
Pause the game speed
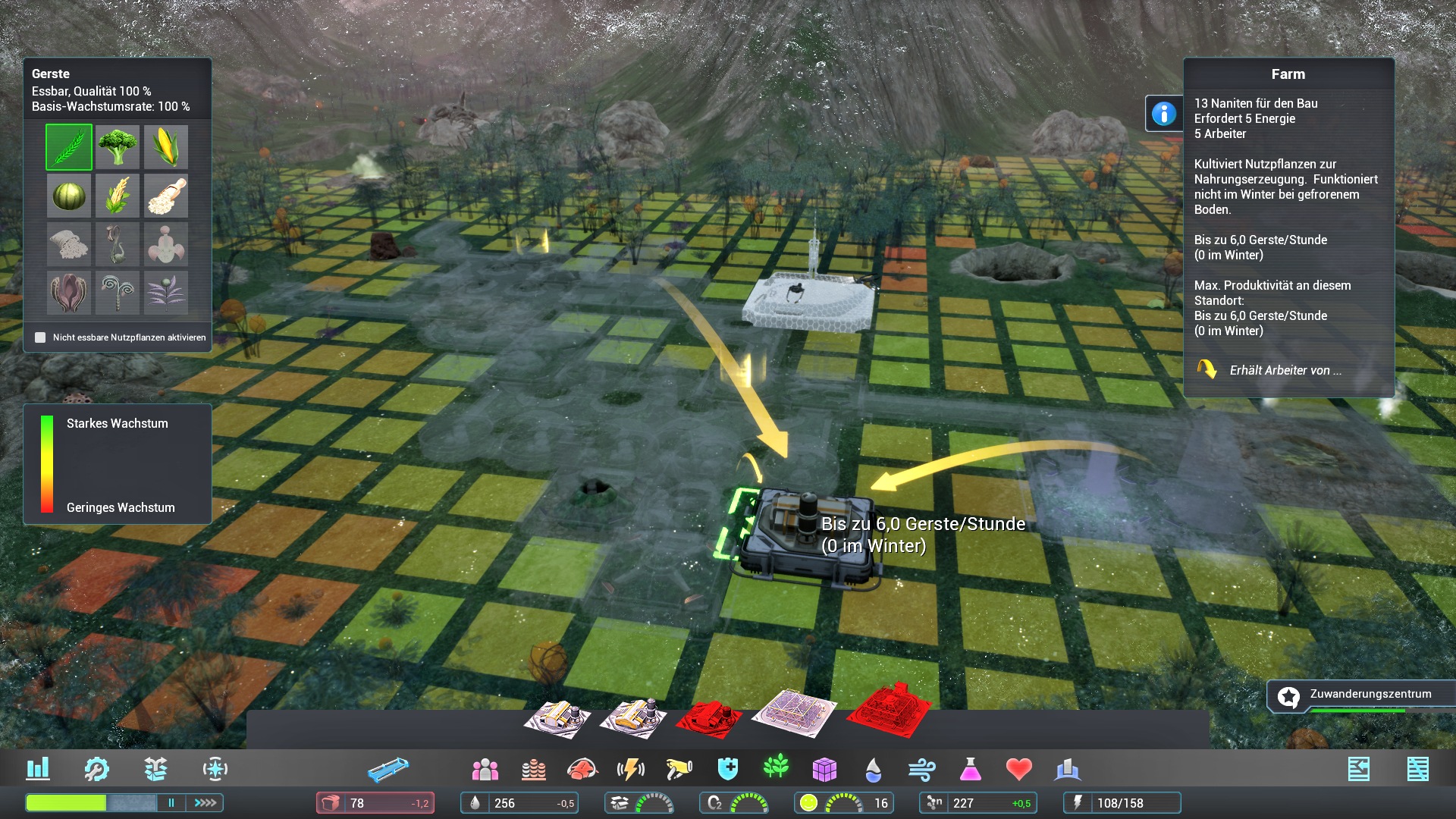pyautogui.click(x=171, y=802)
